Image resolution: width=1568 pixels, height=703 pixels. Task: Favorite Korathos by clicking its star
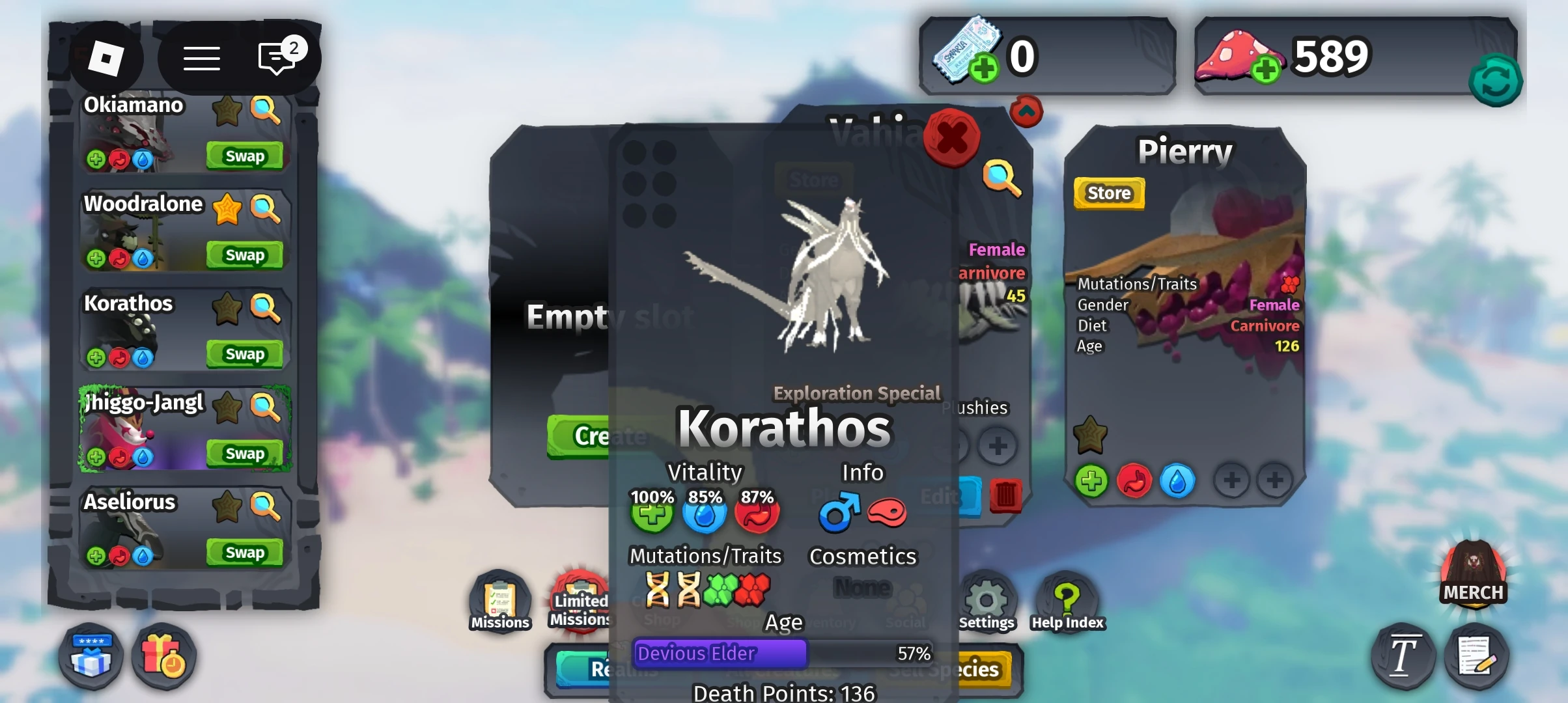tap(227, 309)
